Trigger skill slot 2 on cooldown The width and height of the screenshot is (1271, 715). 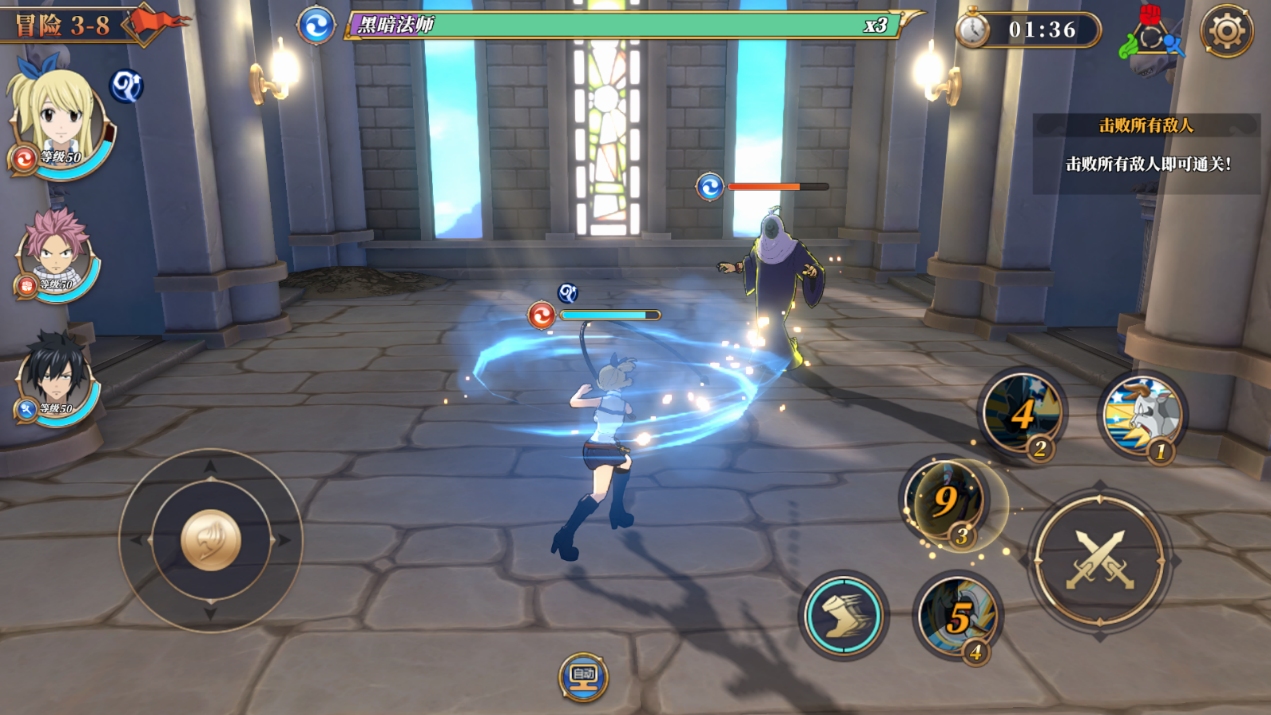coord(1022,413)
